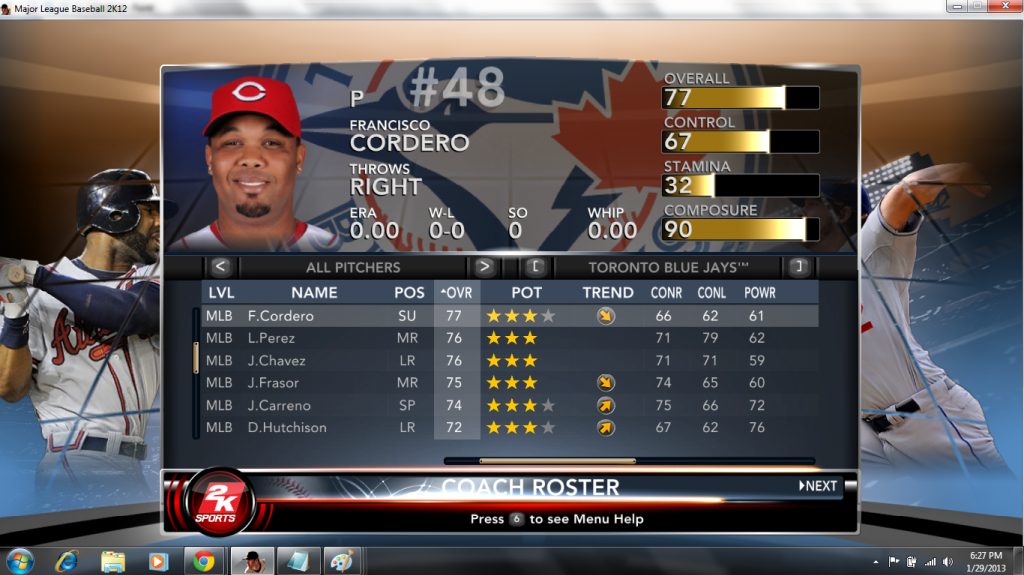
Task: Move the horizontal column scrollbar
Action: (557, 461)
